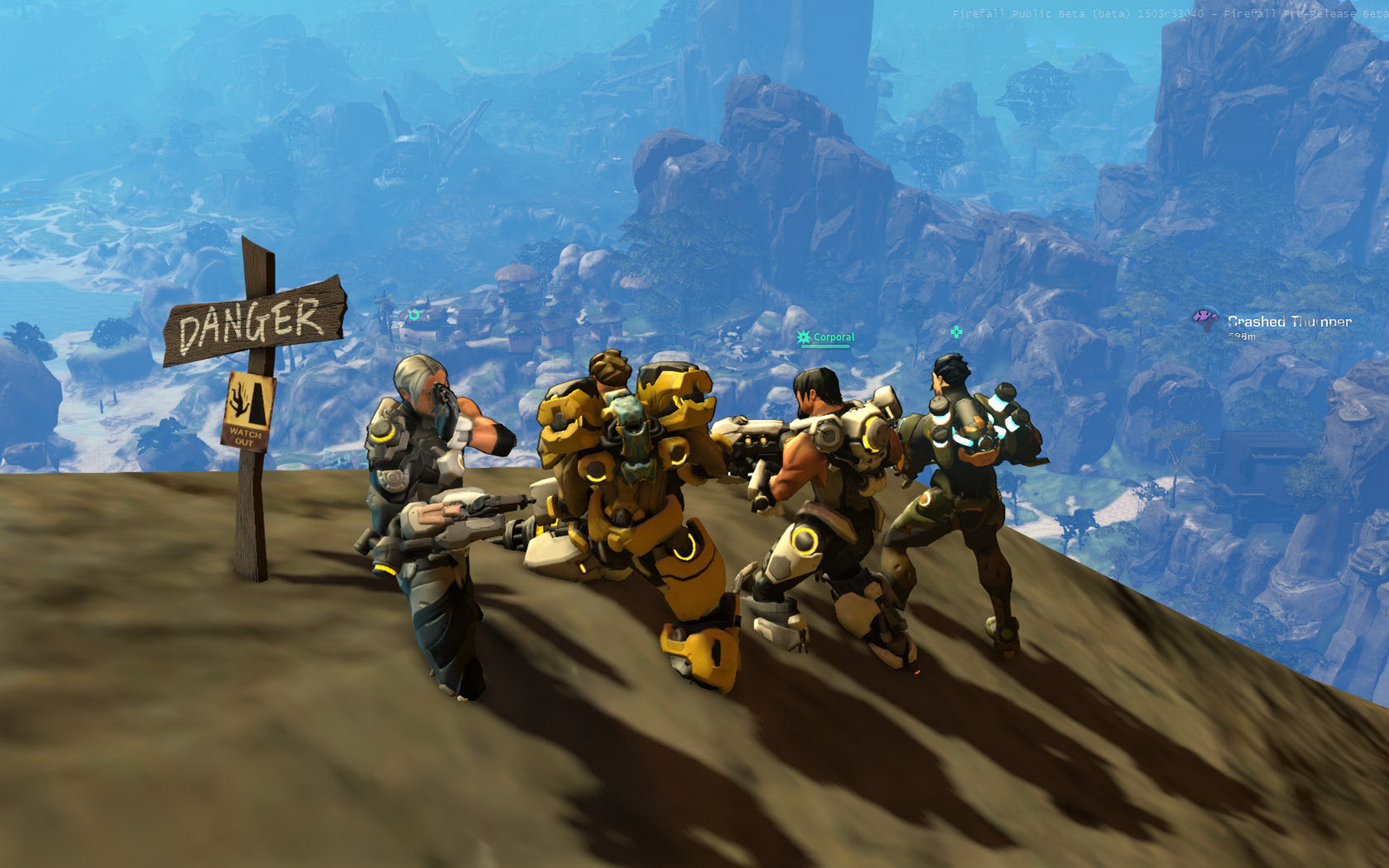Select the green cross medic marker
Viewport: 1389px width, 868px height.
click(x=956, y=332)
